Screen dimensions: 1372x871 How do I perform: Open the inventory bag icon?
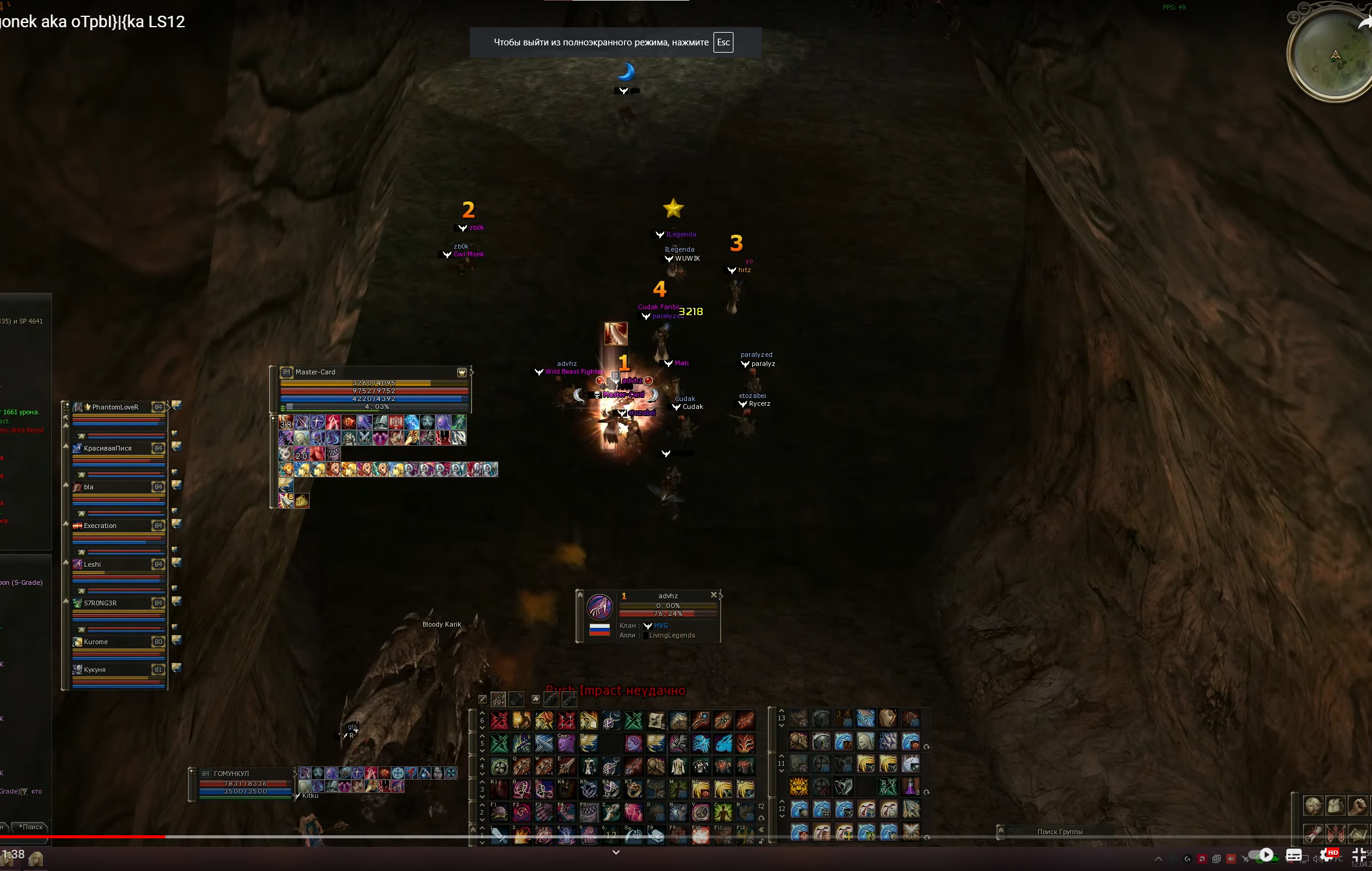tap(1335, 806)
